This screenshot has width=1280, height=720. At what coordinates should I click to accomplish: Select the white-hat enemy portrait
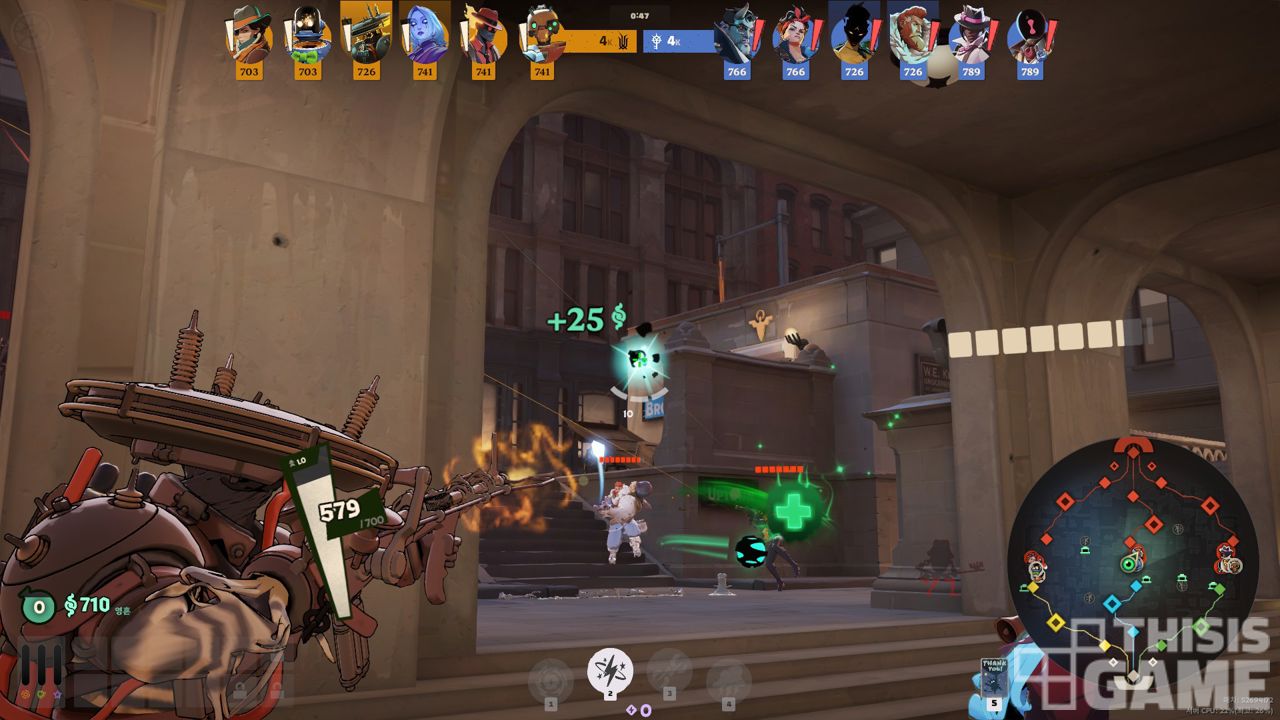pyautogui.click(x=971, y=35)
